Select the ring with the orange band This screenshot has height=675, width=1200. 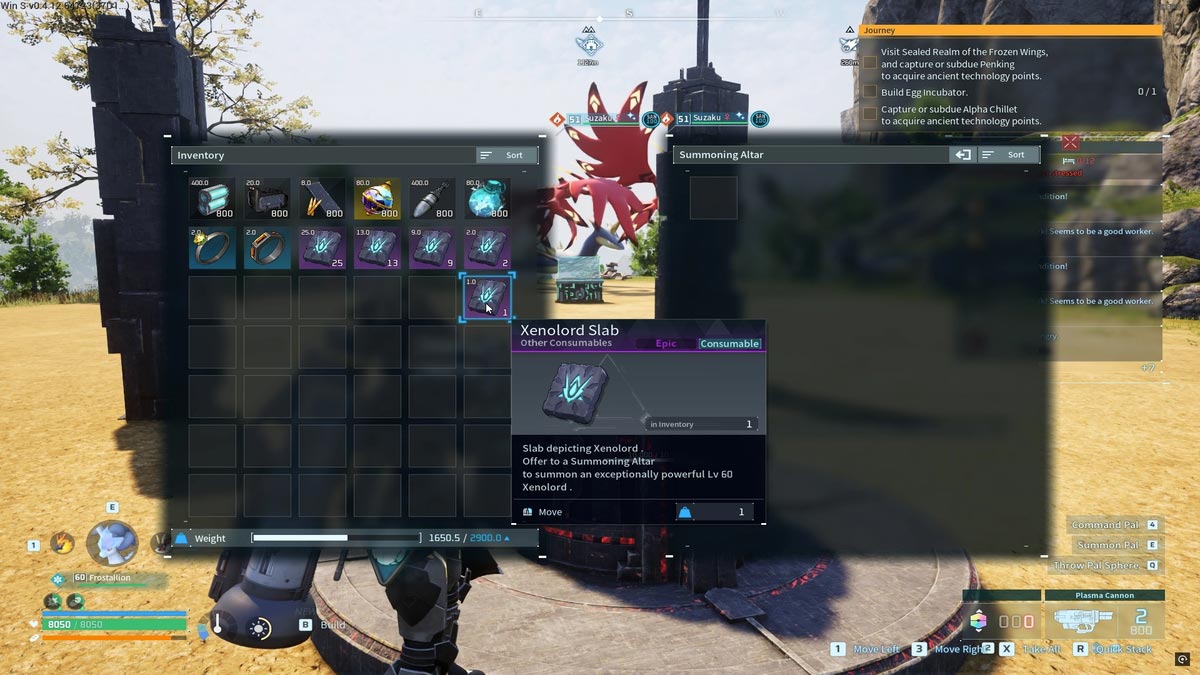click(x=267, y=248)
